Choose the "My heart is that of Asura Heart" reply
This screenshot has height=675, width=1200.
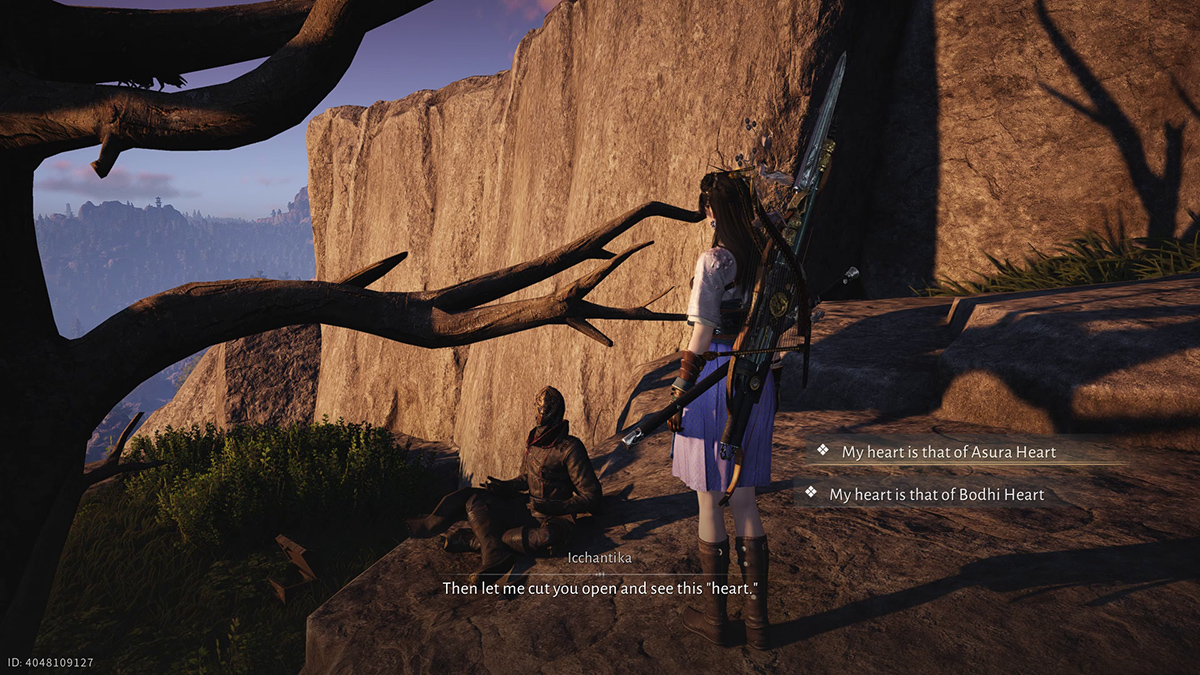click(x=948, y=452)
